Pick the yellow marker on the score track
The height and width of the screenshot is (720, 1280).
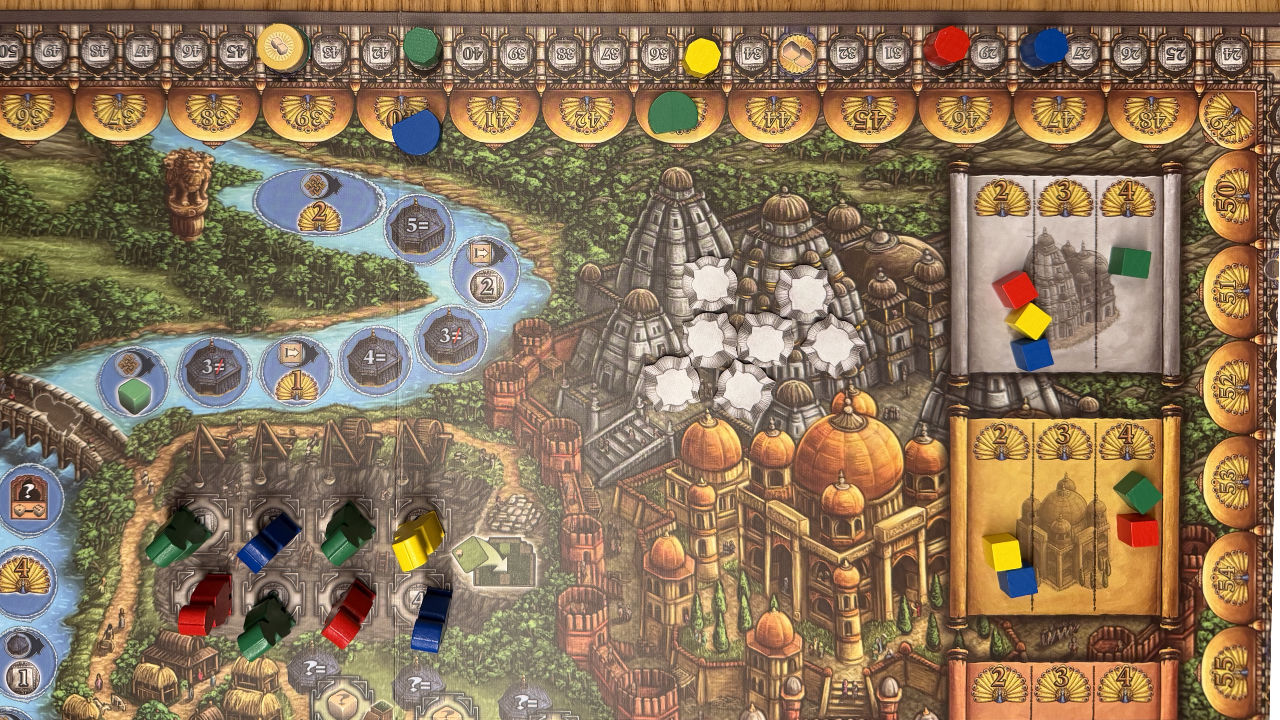point(702,56)
